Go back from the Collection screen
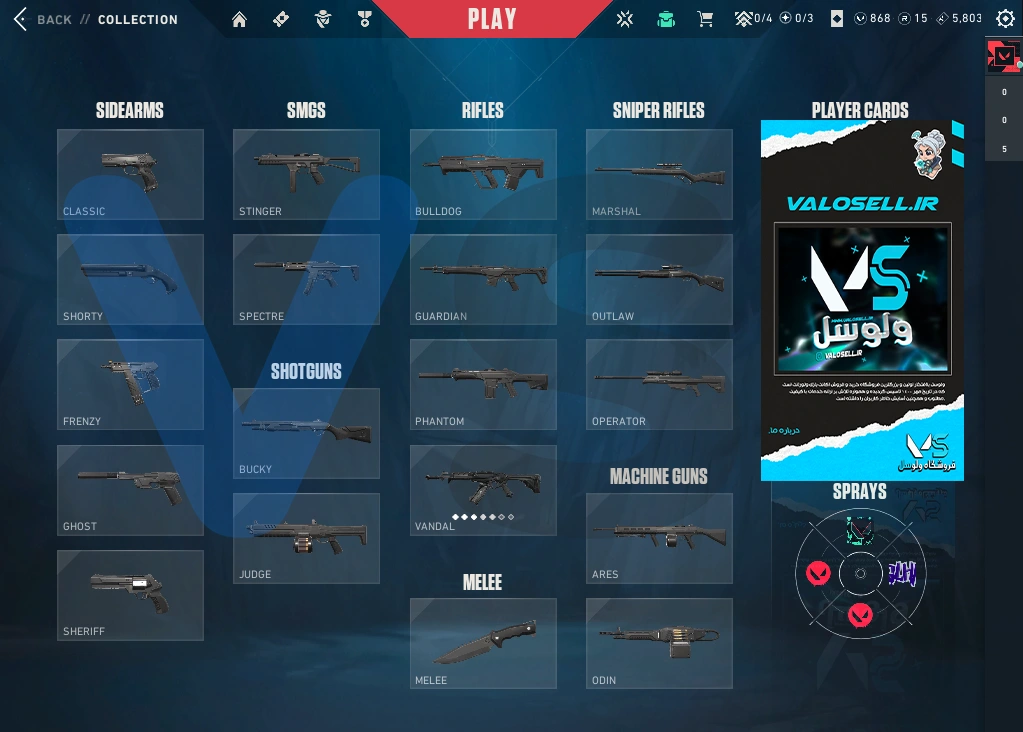Viewport: 1023px width, 732px height. point(40,19)
